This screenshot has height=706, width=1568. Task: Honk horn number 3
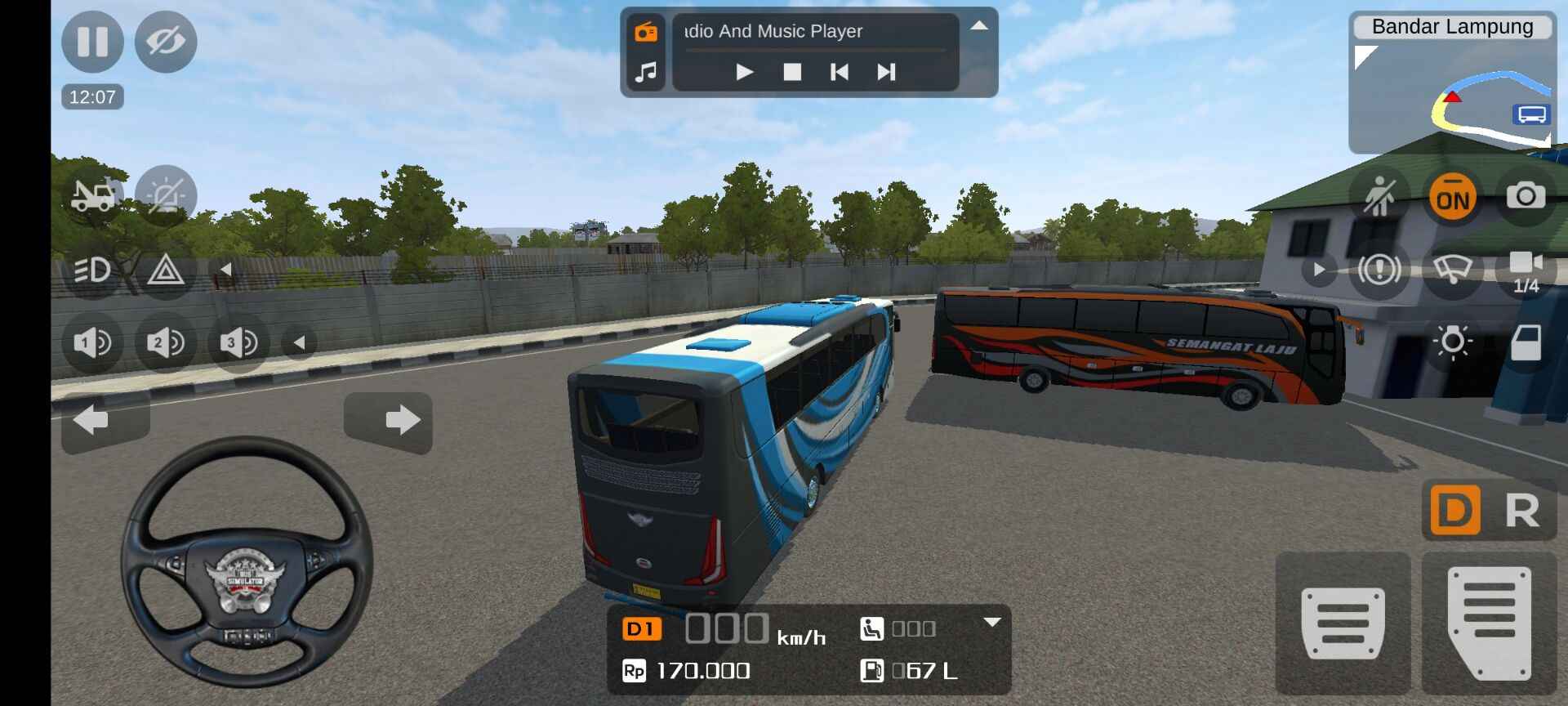click(238, 342)
